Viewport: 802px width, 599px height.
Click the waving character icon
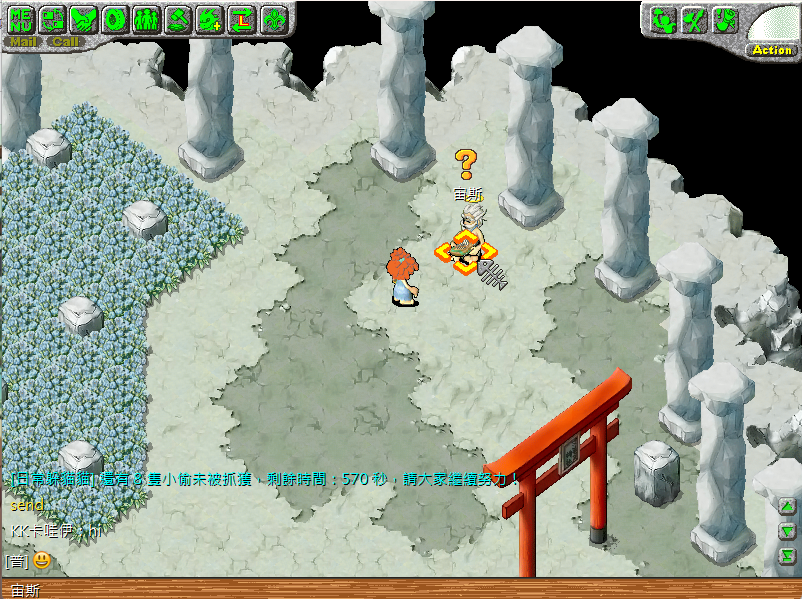pyautogui.click(x=663, y=20)
